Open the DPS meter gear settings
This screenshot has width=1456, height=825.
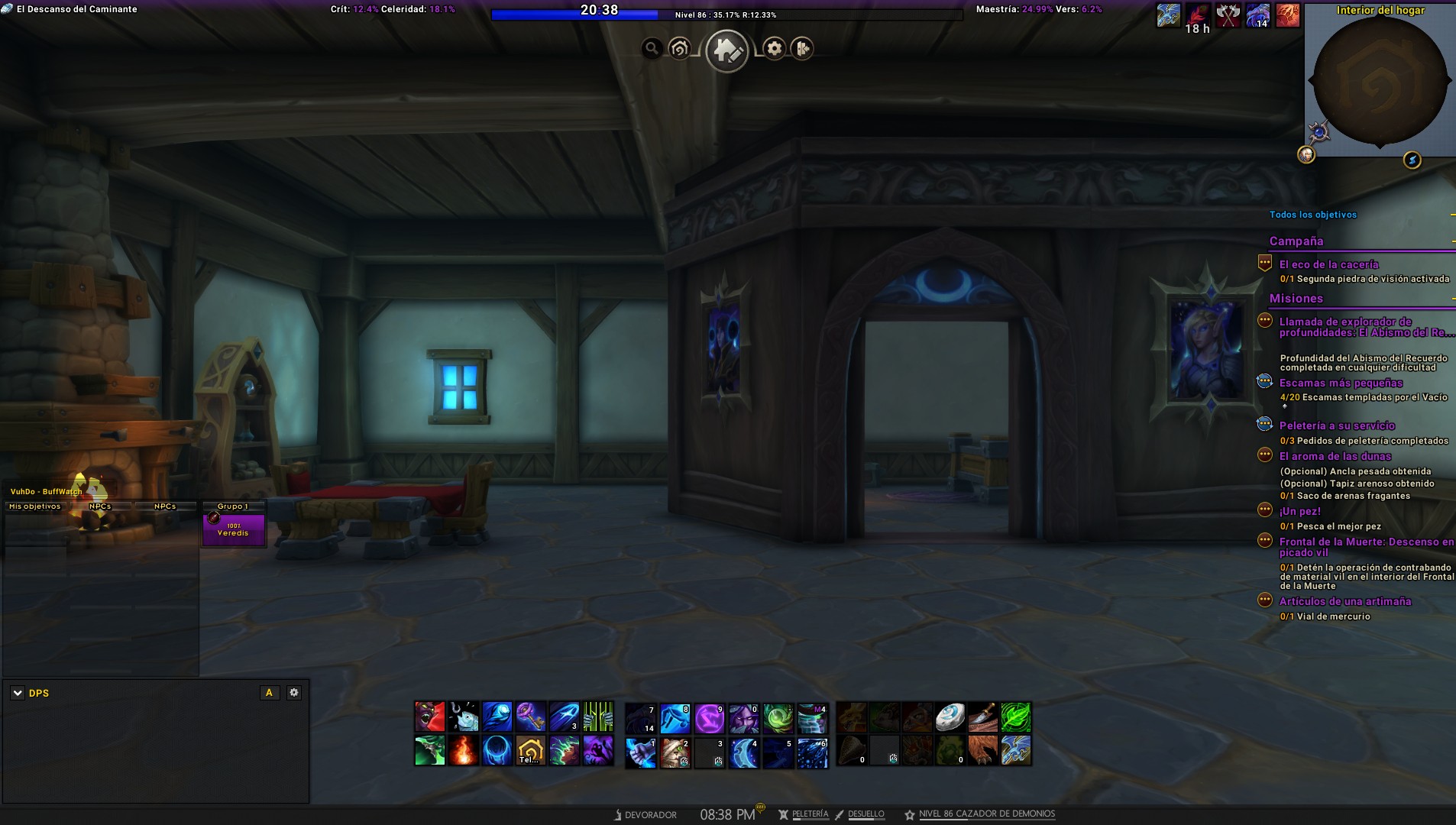click(x=294, y=692)
